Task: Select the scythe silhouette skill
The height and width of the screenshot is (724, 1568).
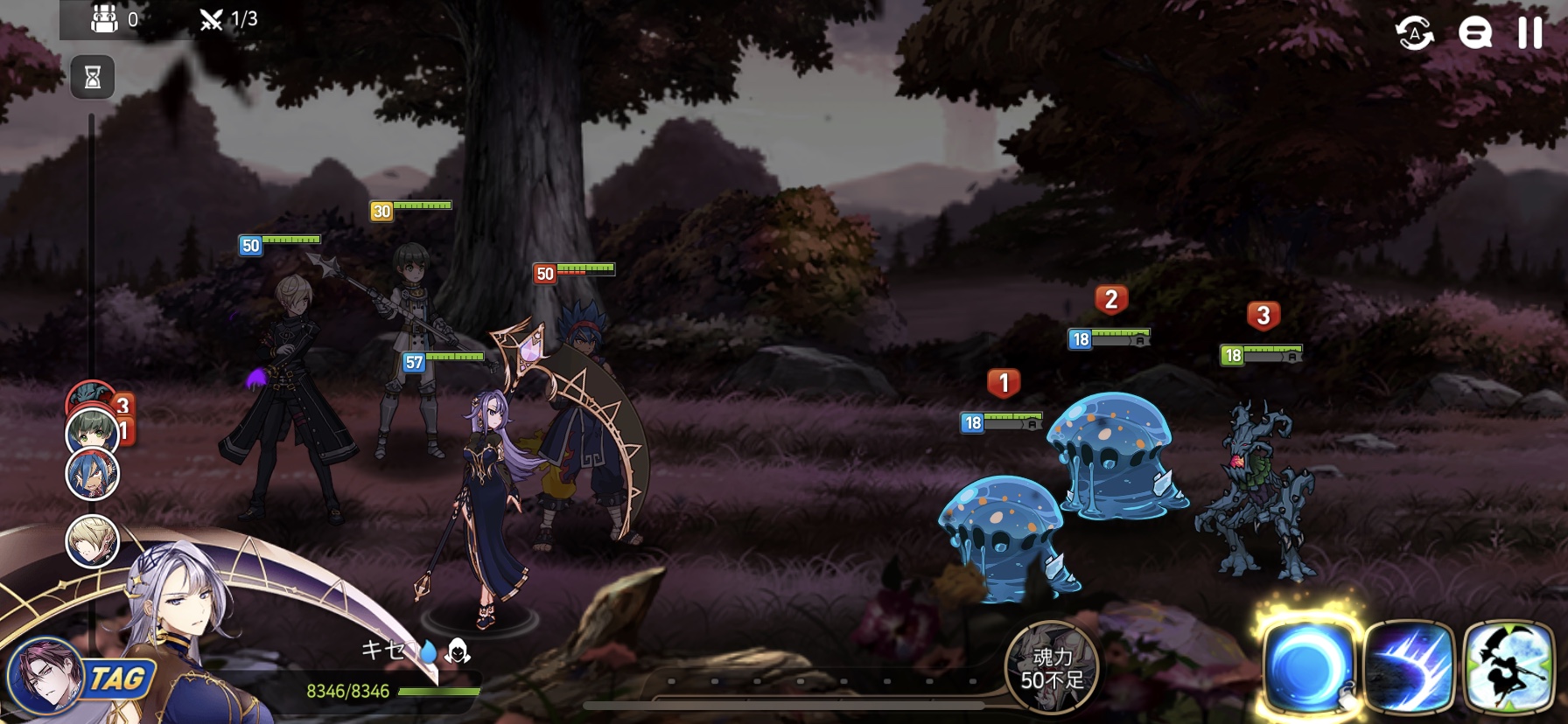Action: click(1508, 666)
